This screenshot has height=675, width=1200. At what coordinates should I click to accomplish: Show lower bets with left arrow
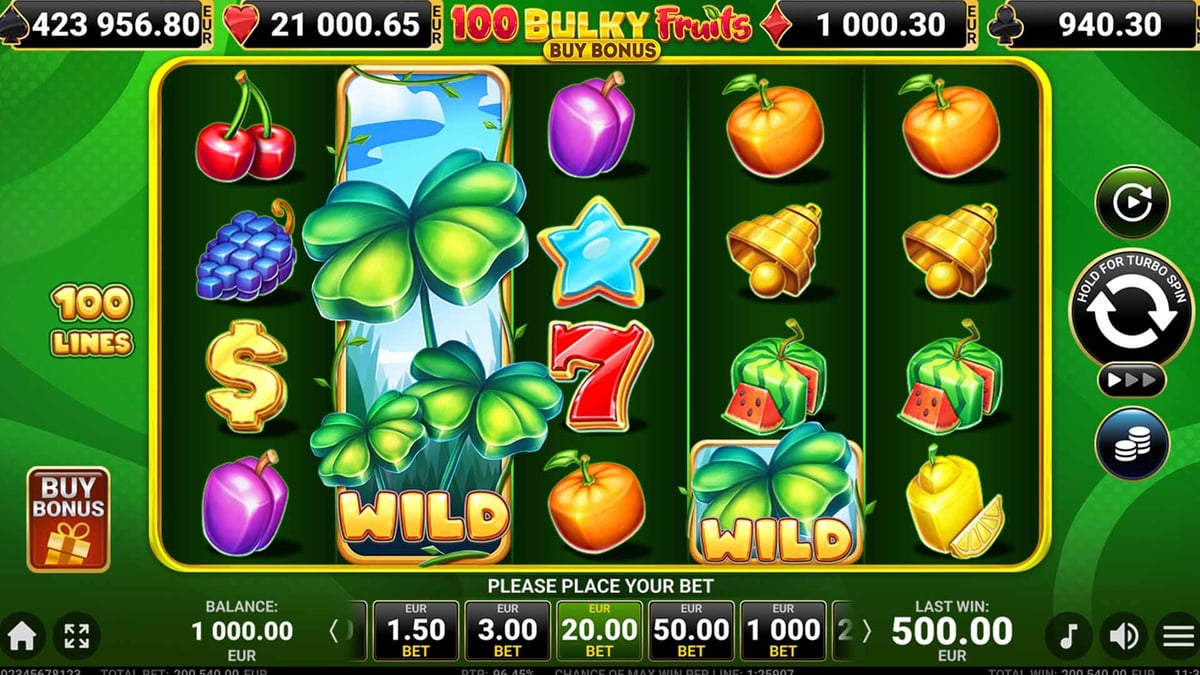point(335,631)
